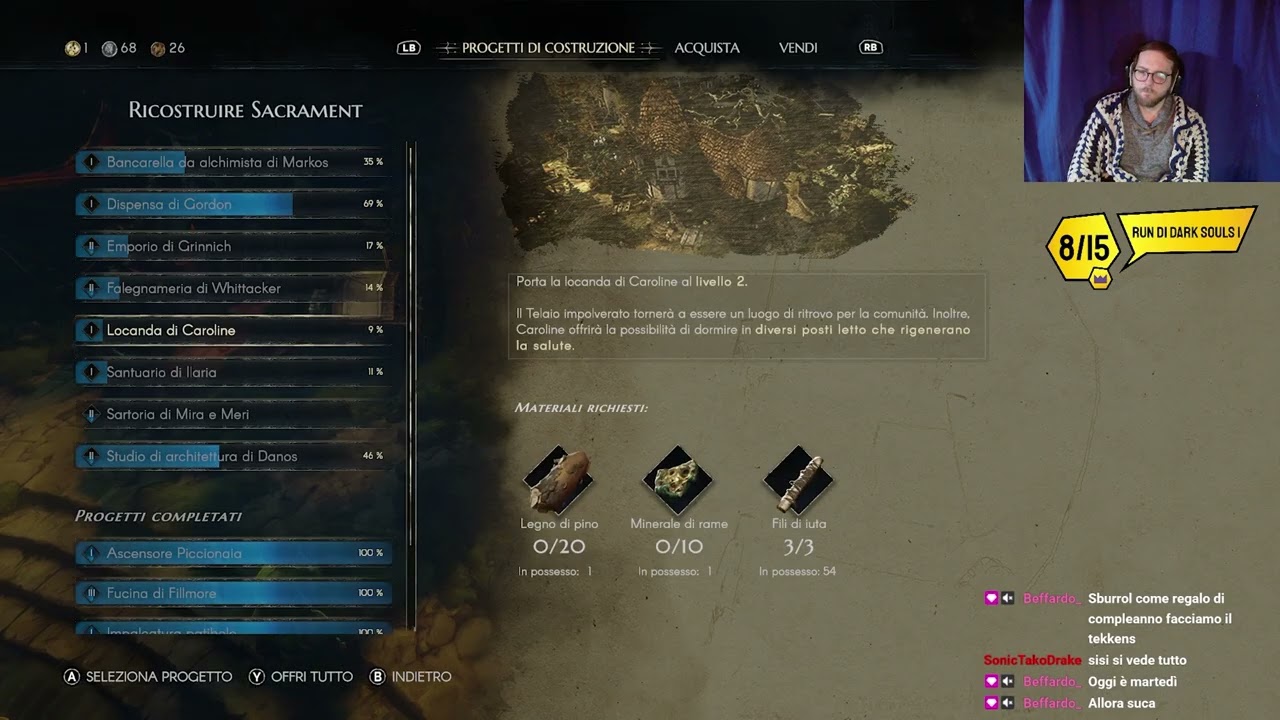This screenshot has height=720, width=1280.
Task: Click the Fili di iuta material icon
Action: click(x=798, y=481)
